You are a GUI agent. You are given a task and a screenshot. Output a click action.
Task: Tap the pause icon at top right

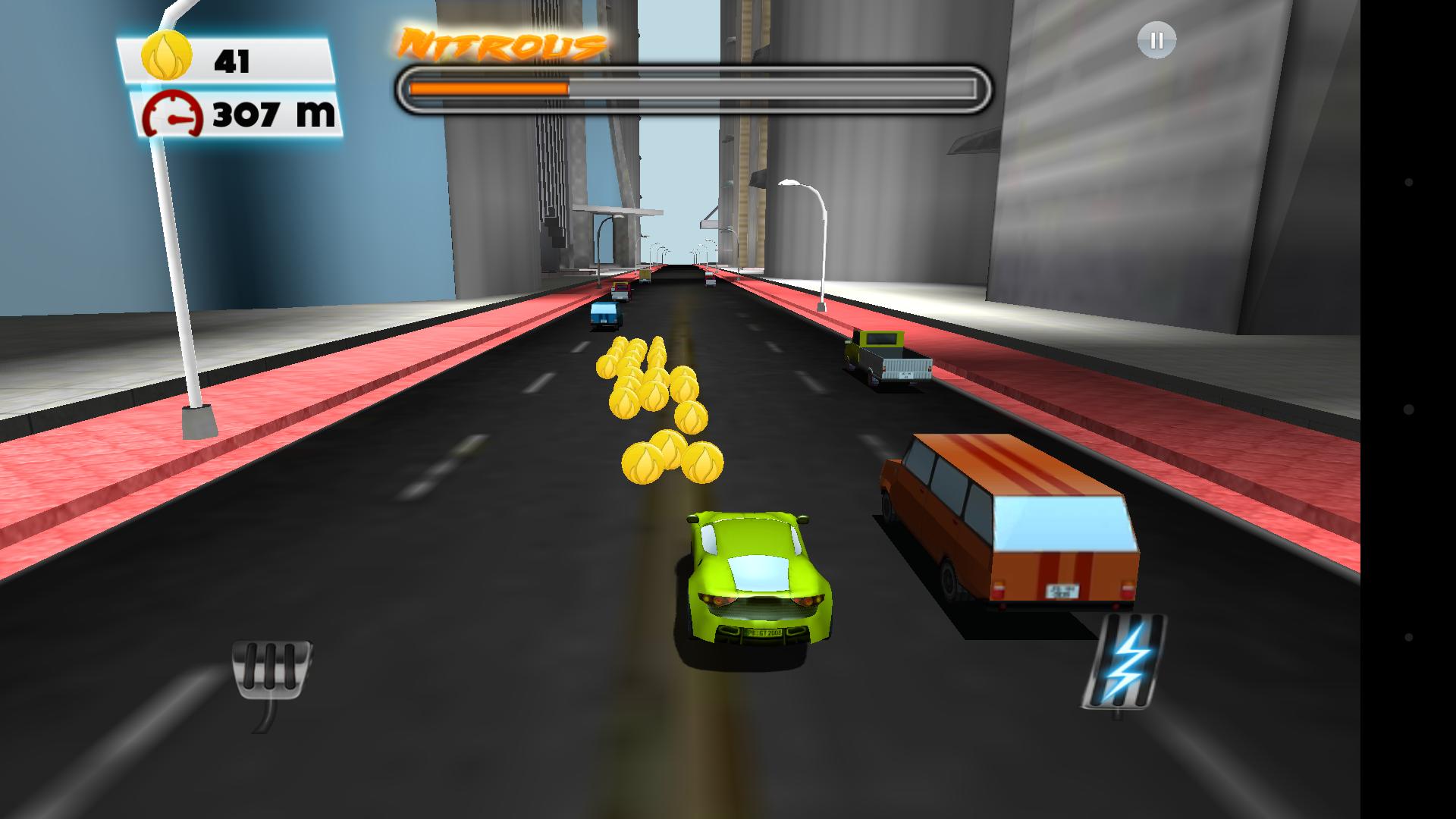point(1156,42)
